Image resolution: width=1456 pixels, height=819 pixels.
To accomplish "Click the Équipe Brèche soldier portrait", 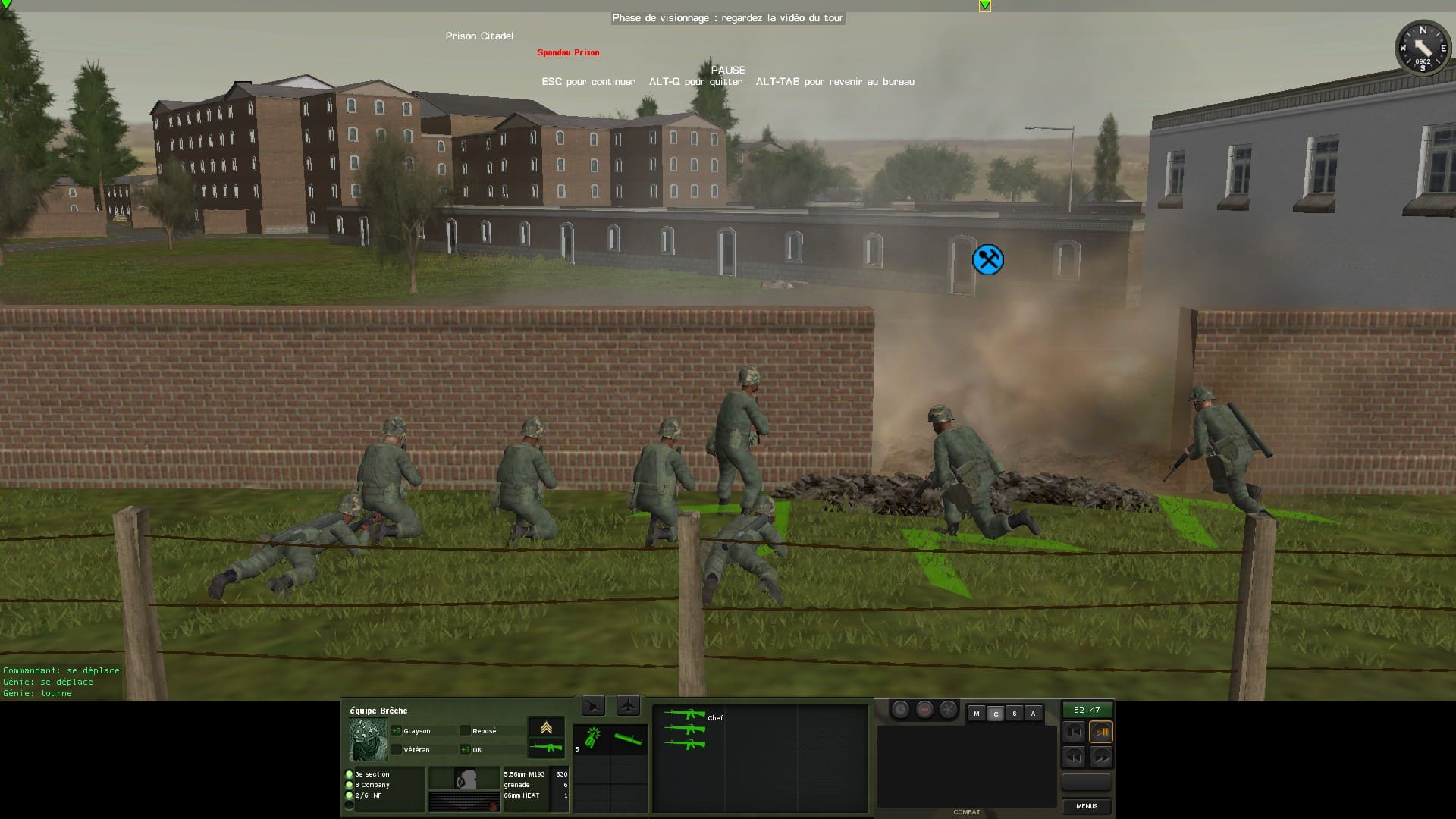I will [368, 739].
